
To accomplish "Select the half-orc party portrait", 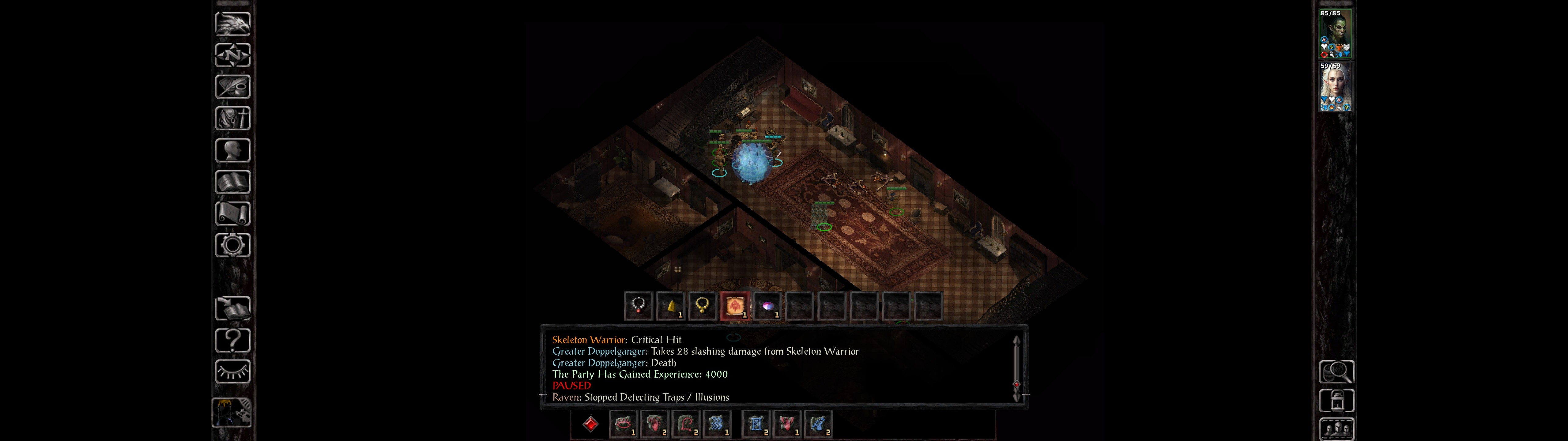I will (1335, 34).
